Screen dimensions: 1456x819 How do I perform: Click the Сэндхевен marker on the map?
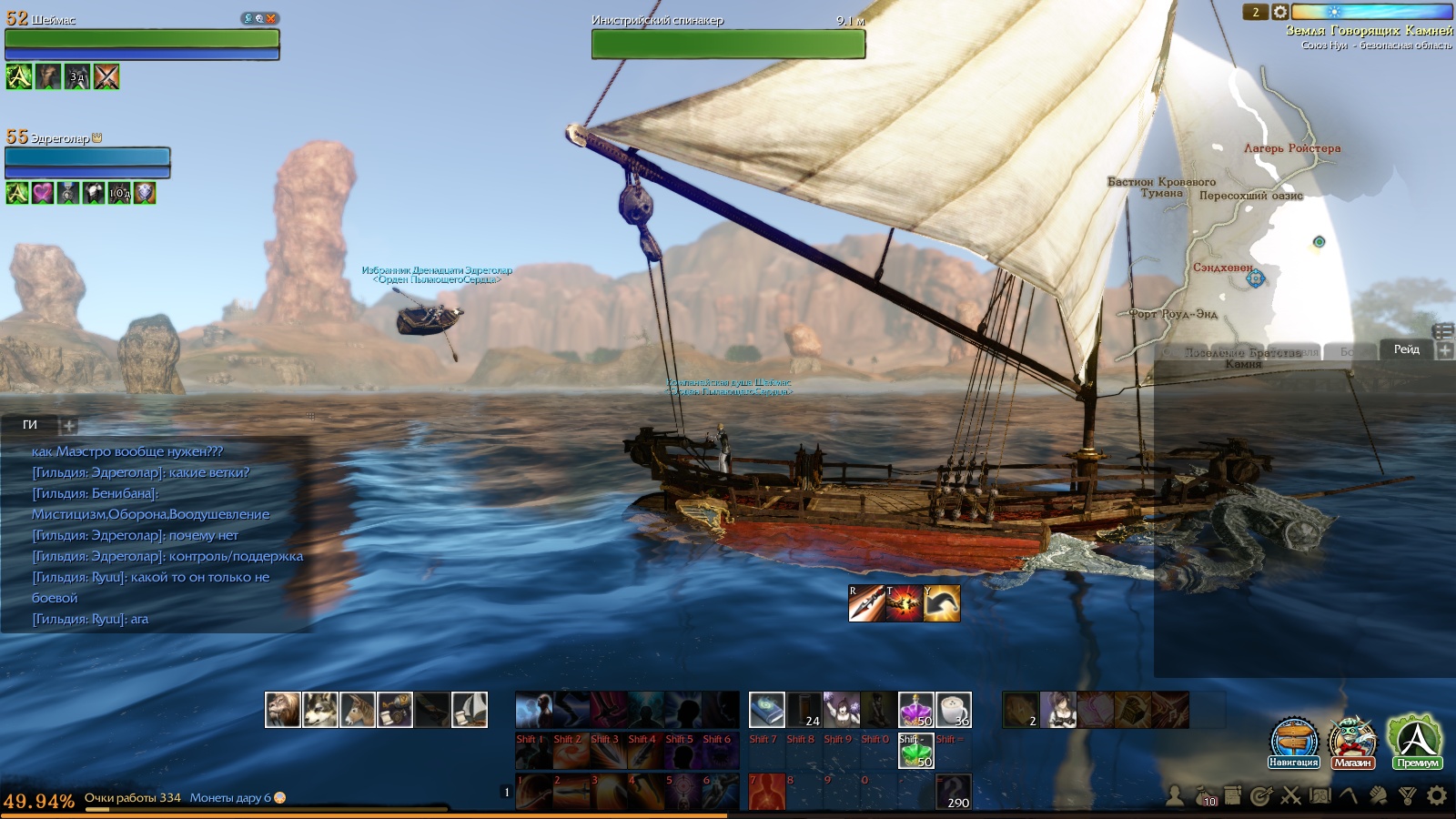point(1256,278)
